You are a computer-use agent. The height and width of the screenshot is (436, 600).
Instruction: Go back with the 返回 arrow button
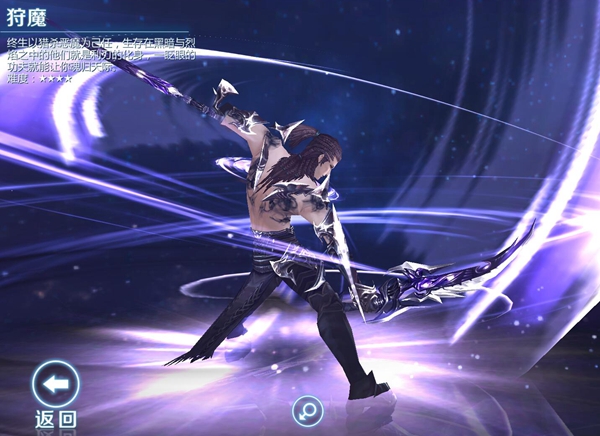pyautogui.click(x=55, y=384)
